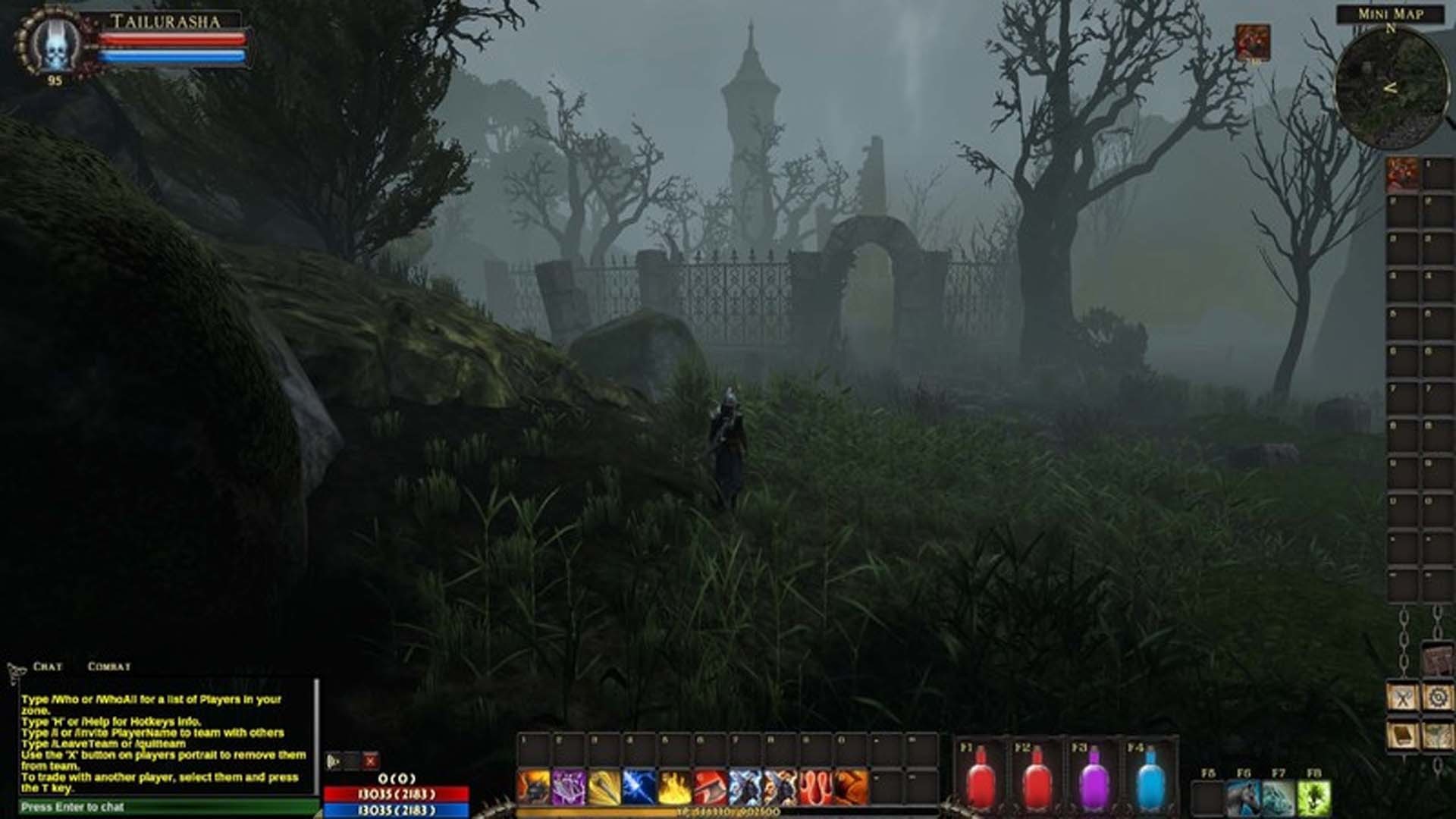
Task: Close the chat panel with the red X
Action: point(369,761)
